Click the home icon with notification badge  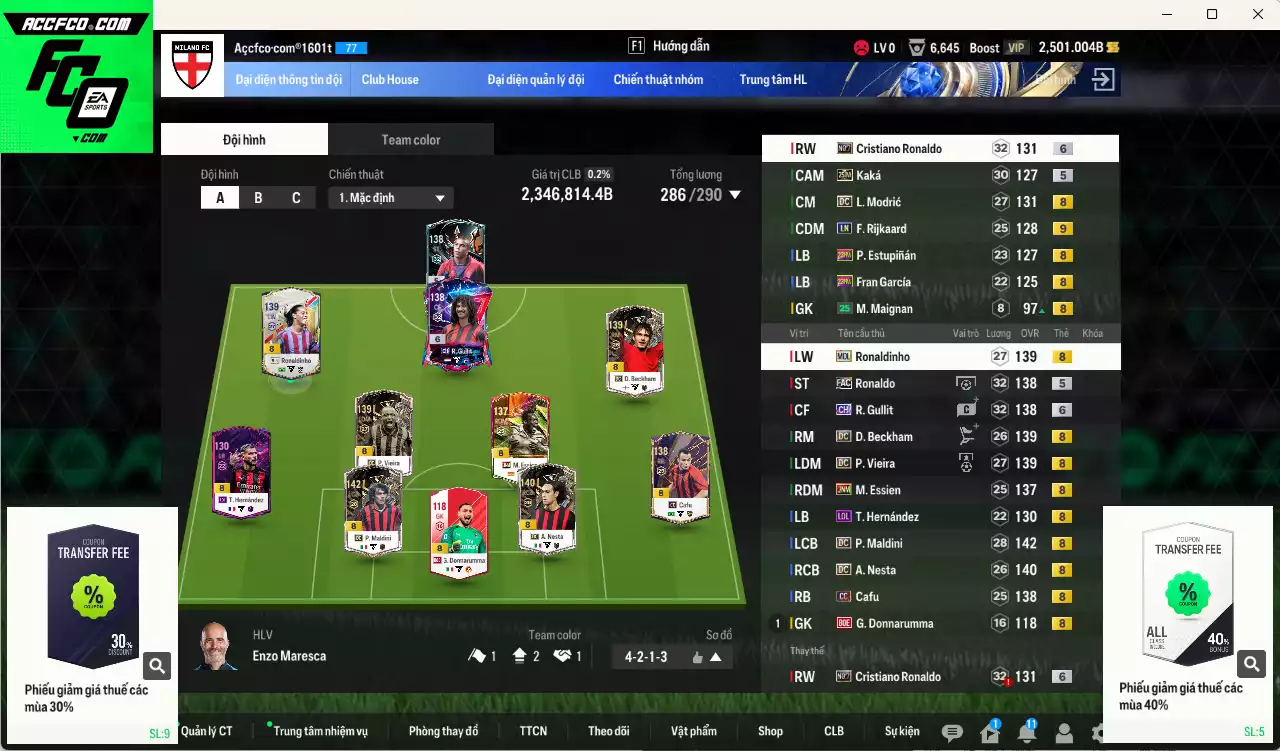coord(988,734)
